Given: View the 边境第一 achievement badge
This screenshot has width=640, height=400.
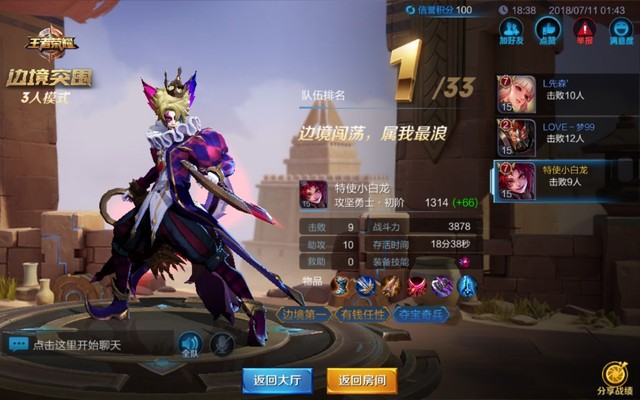Looking at the screenshot, I should [x=304, y=313].
